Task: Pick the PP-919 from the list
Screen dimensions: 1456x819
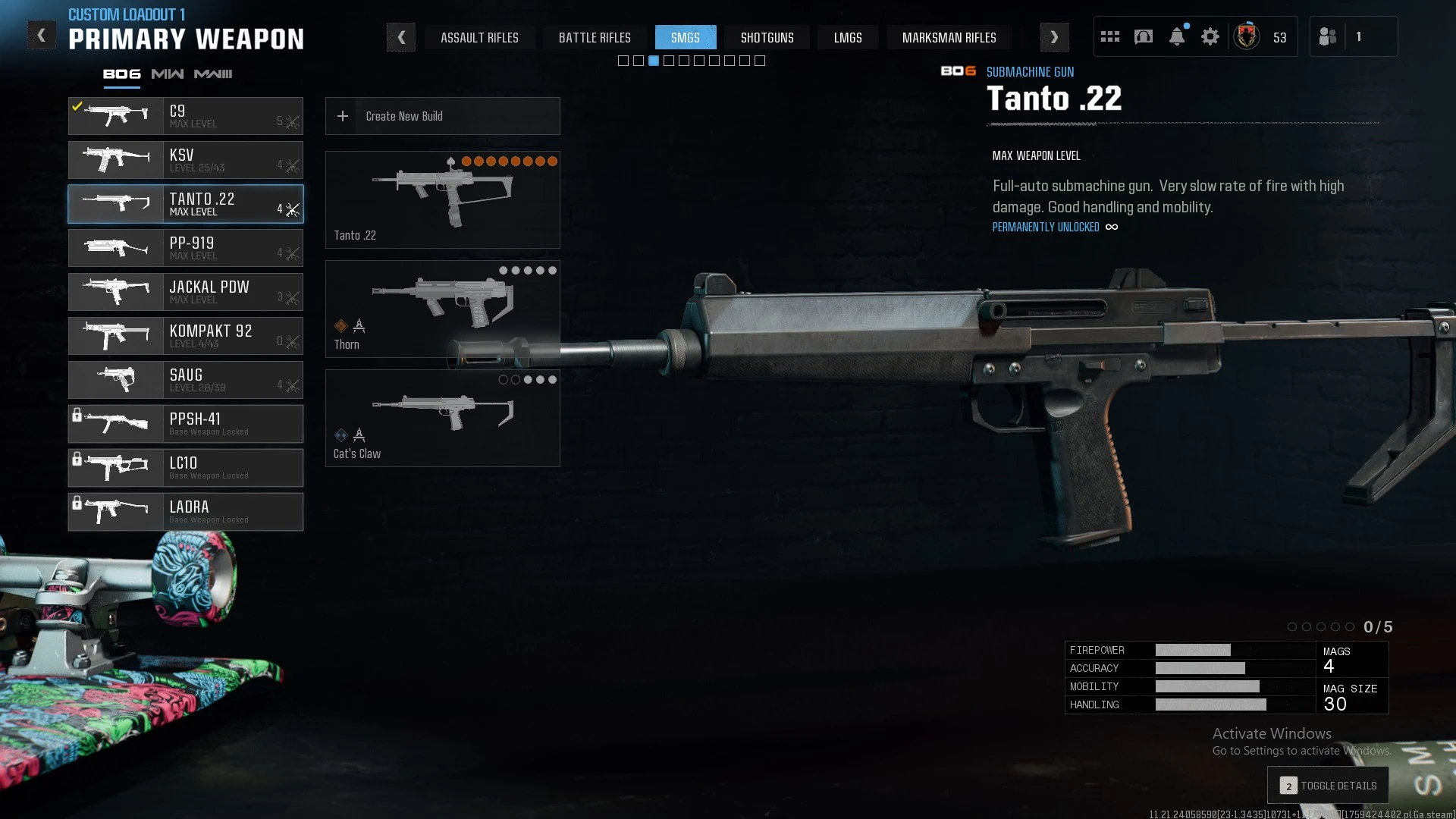Action: [186, 248]
